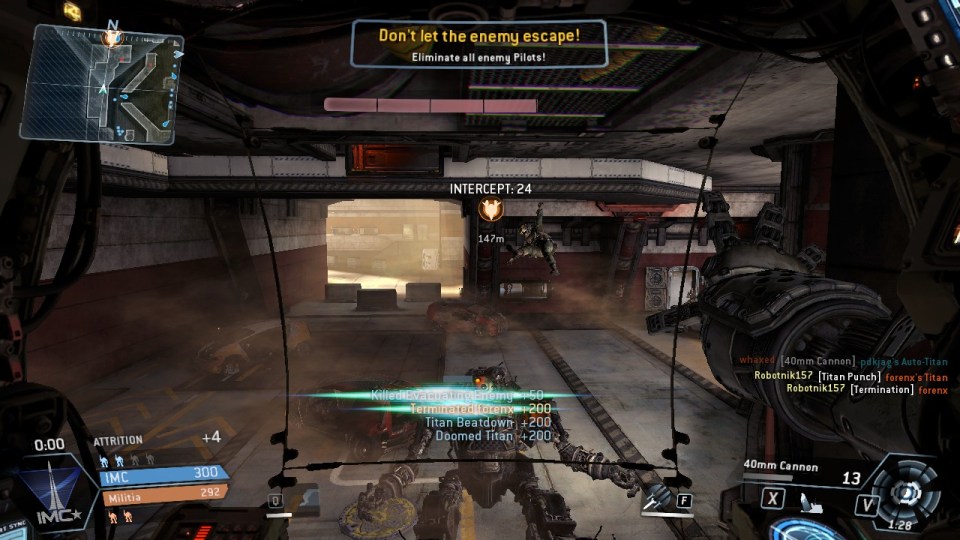Image resolution: width=960 pixels, height=540 pixels.
Task: Select the intercept objective marker icon
Action: tap(490, 209)
